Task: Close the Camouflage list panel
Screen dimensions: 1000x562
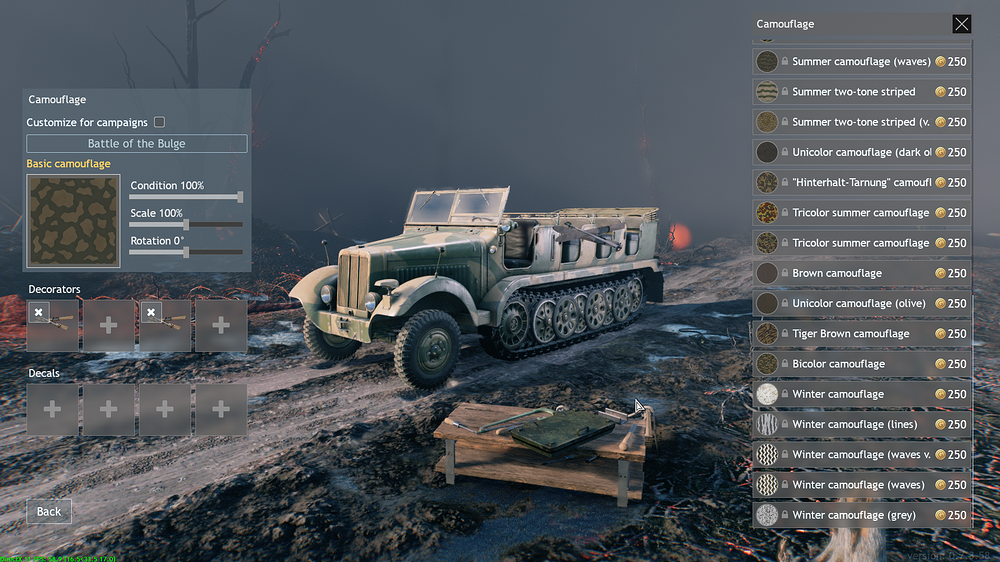Action: point(961,24)
